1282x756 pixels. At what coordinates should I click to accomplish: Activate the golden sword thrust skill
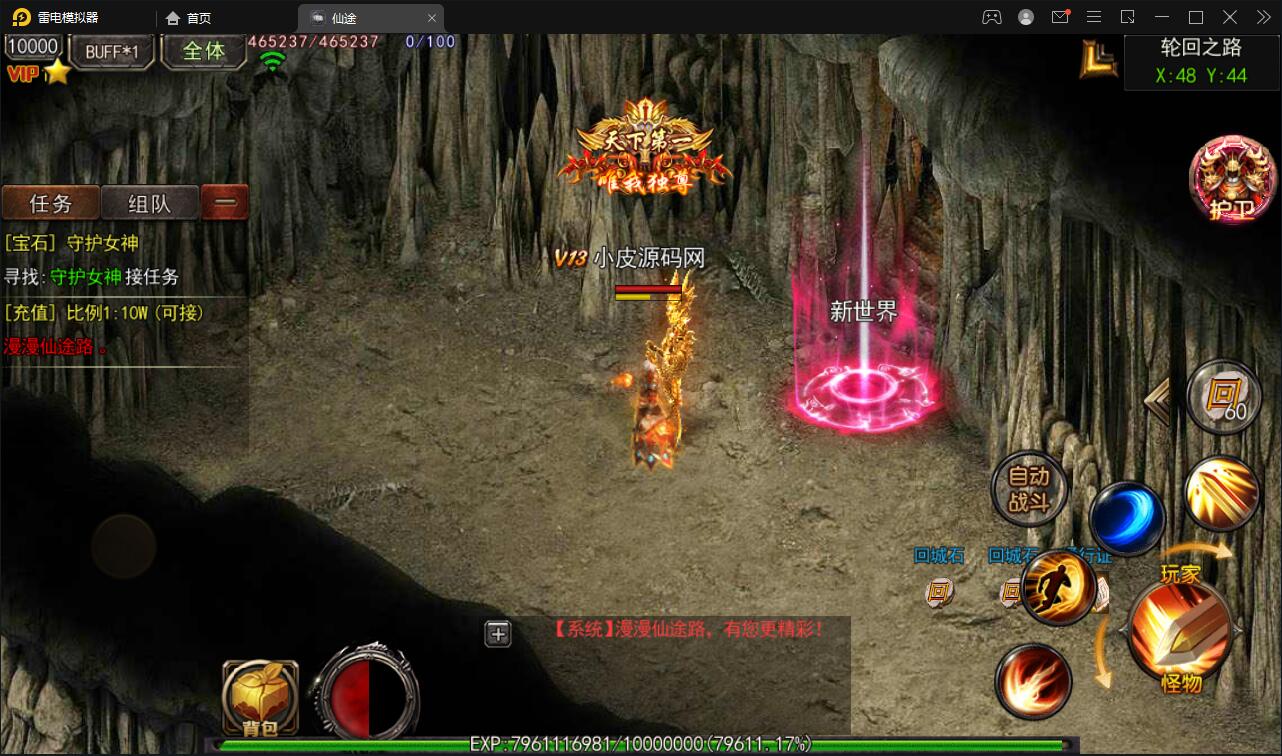[x=1221, y=493]
